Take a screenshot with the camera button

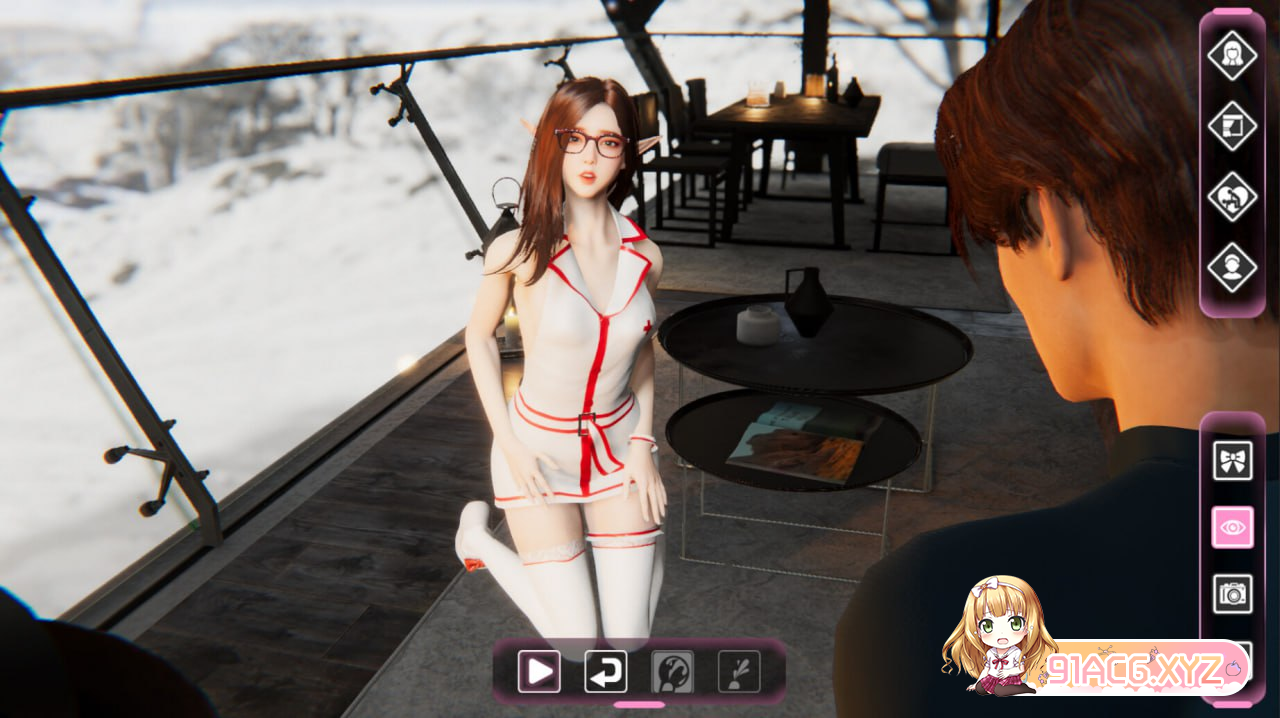tap(1232, 594)
